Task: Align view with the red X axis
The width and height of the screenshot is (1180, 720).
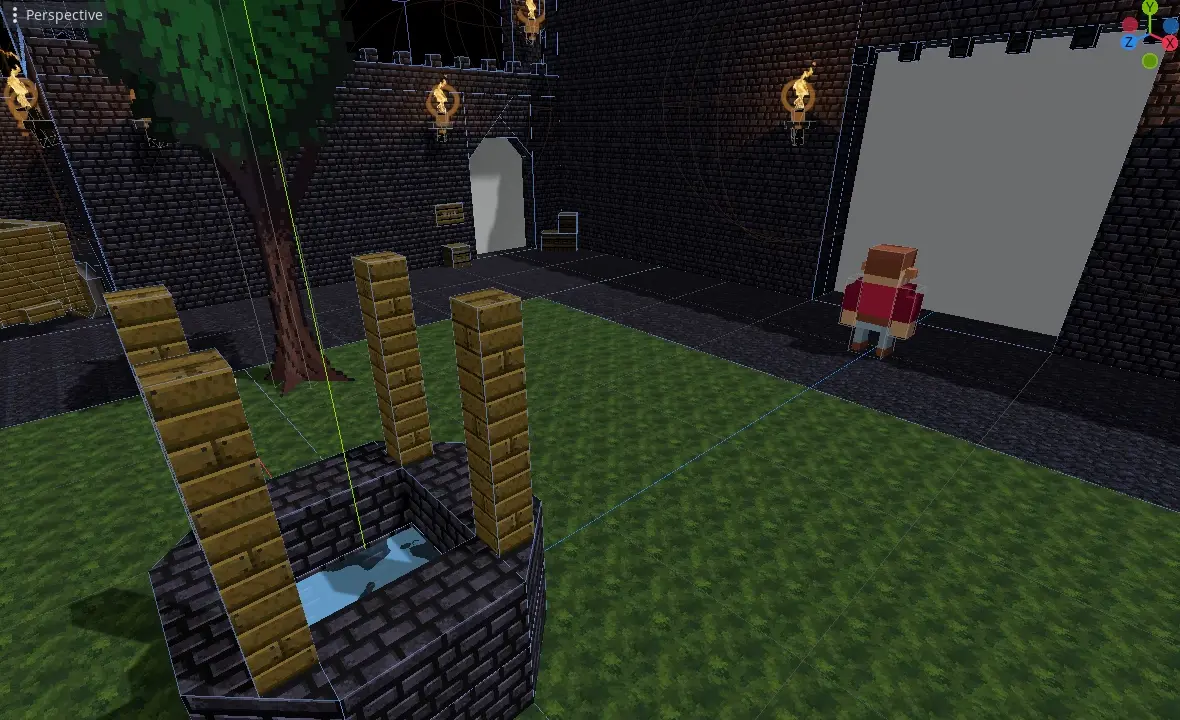Action: coord(1170,43)
